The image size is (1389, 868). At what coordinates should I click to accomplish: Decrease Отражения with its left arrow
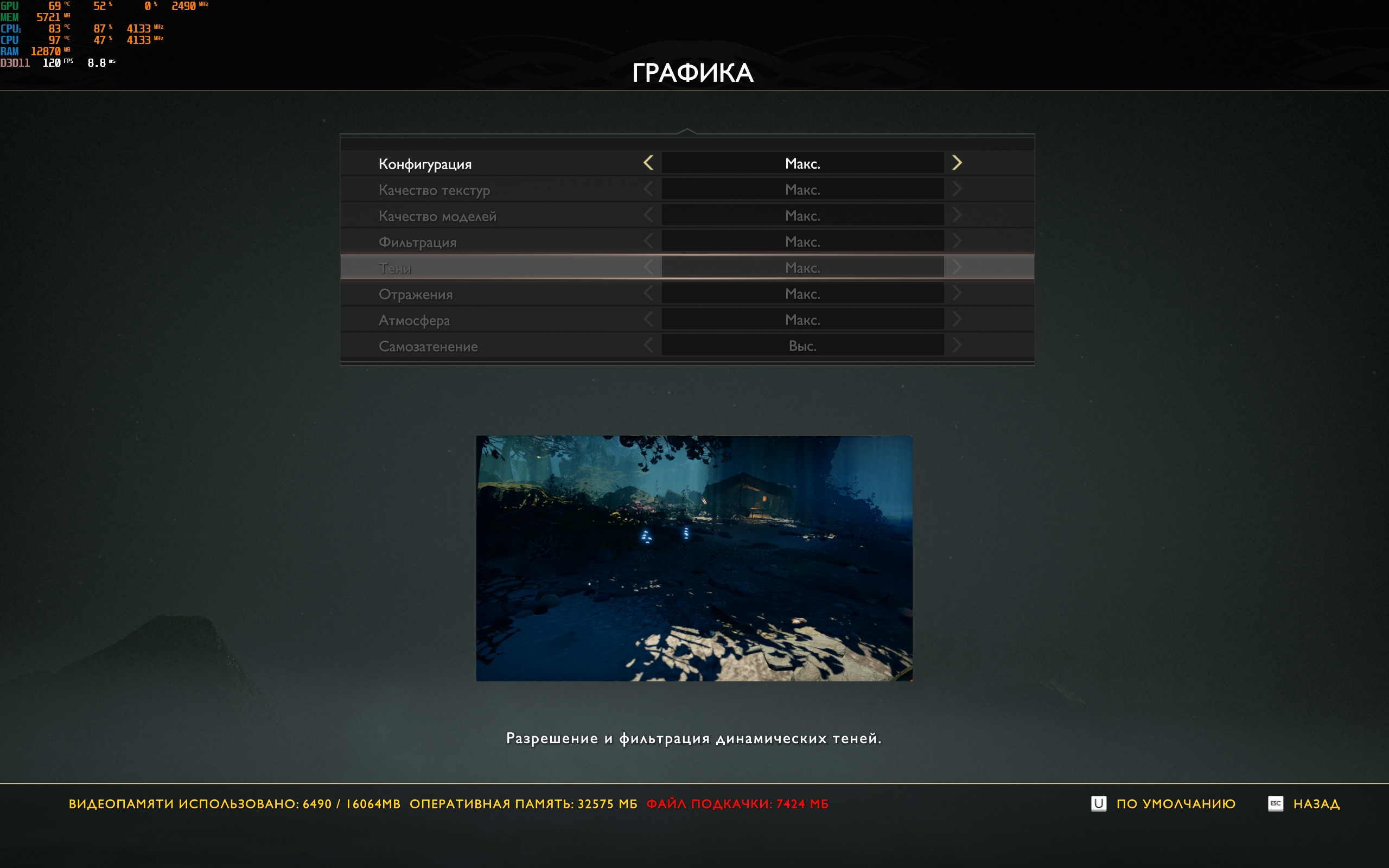[x=648, y=293]
